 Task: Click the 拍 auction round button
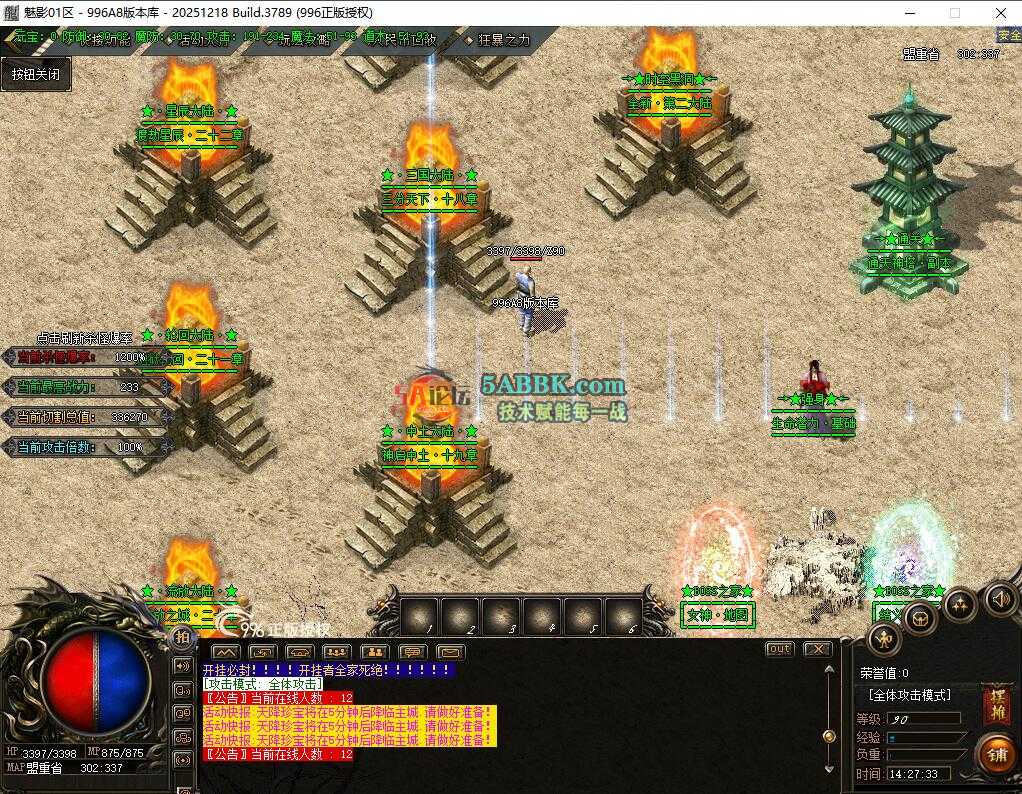(x=182, y=637)
